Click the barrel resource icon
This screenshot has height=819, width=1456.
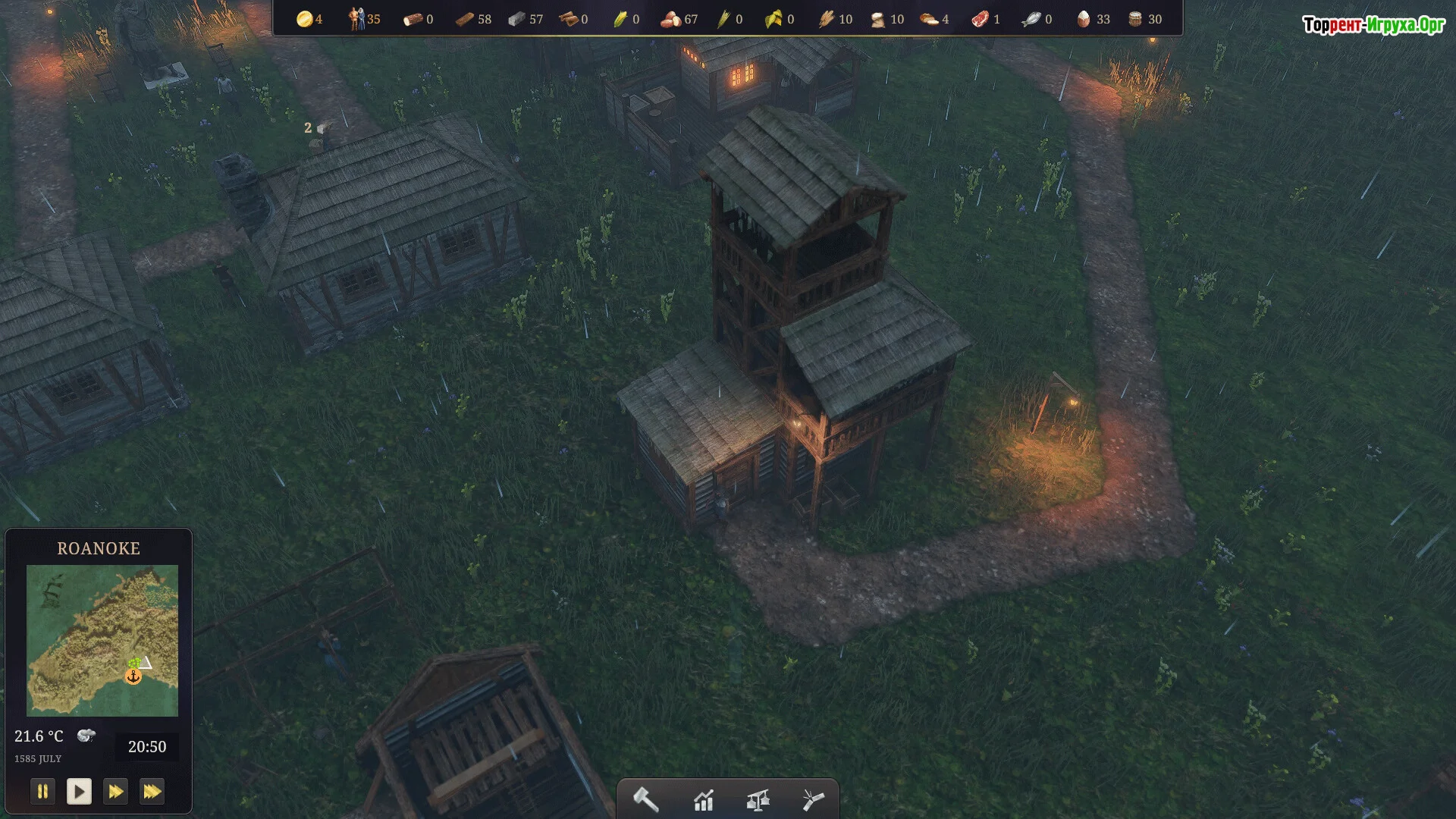[x=1135, y=19]
